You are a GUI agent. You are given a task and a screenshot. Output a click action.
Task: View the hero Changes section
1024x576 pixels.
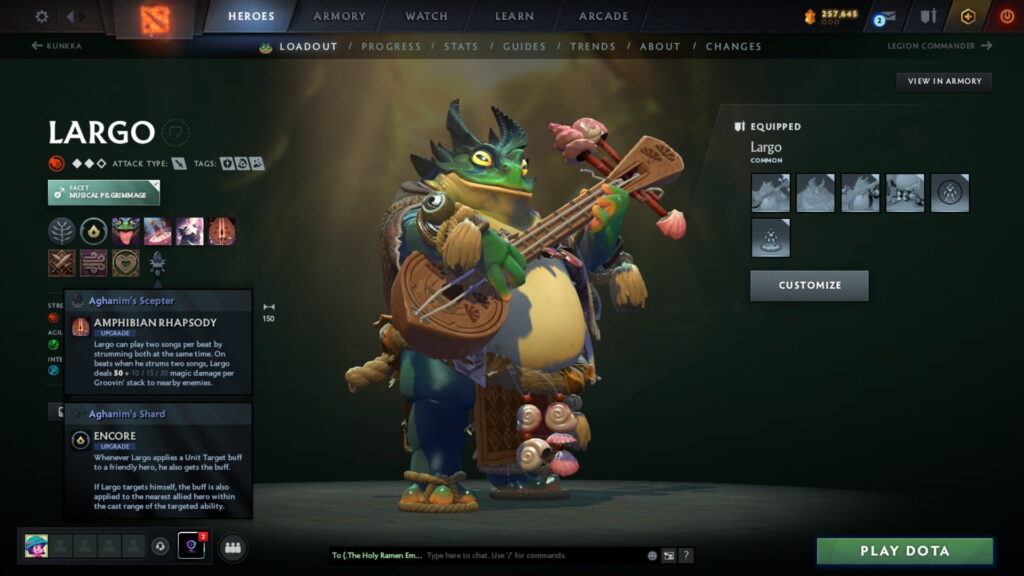pyautogui.click(x=733, y=46)
